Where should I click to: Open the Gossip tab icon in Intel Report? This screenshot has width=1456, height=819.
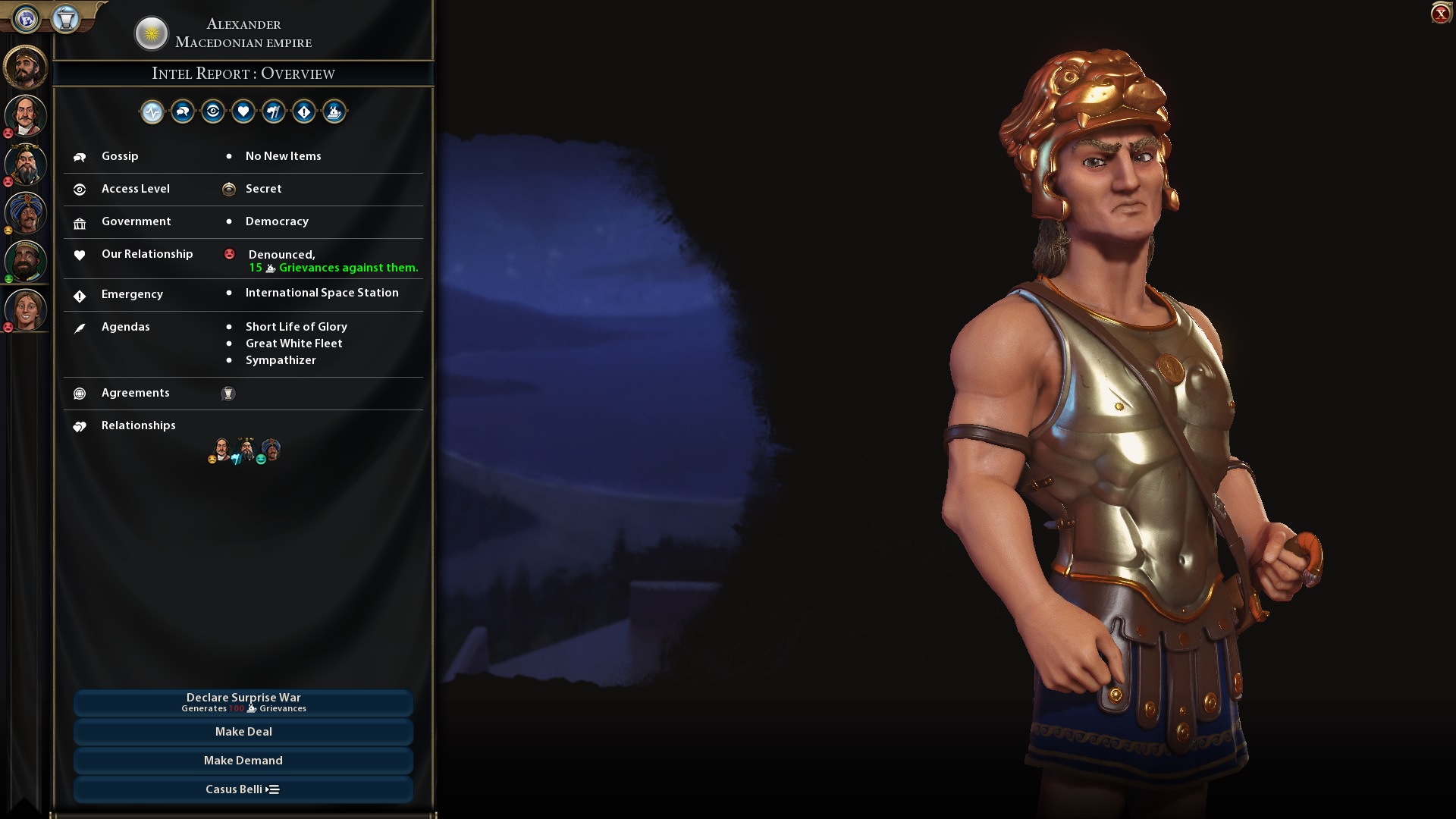coord(182,111)
